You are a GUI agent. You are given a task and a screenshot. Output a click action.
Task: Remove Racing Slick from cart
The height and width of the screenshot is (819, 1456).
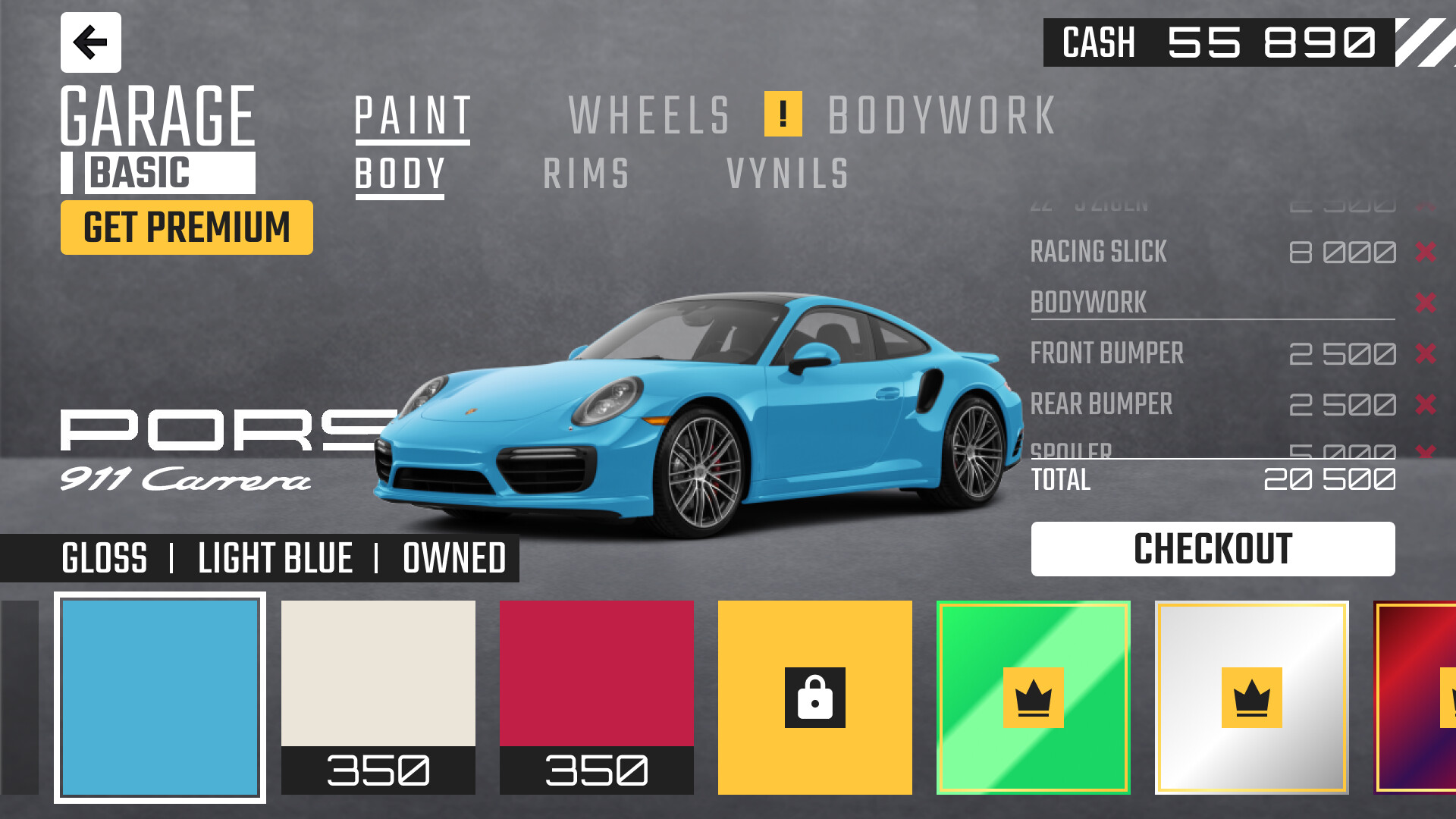(1425, 252)
